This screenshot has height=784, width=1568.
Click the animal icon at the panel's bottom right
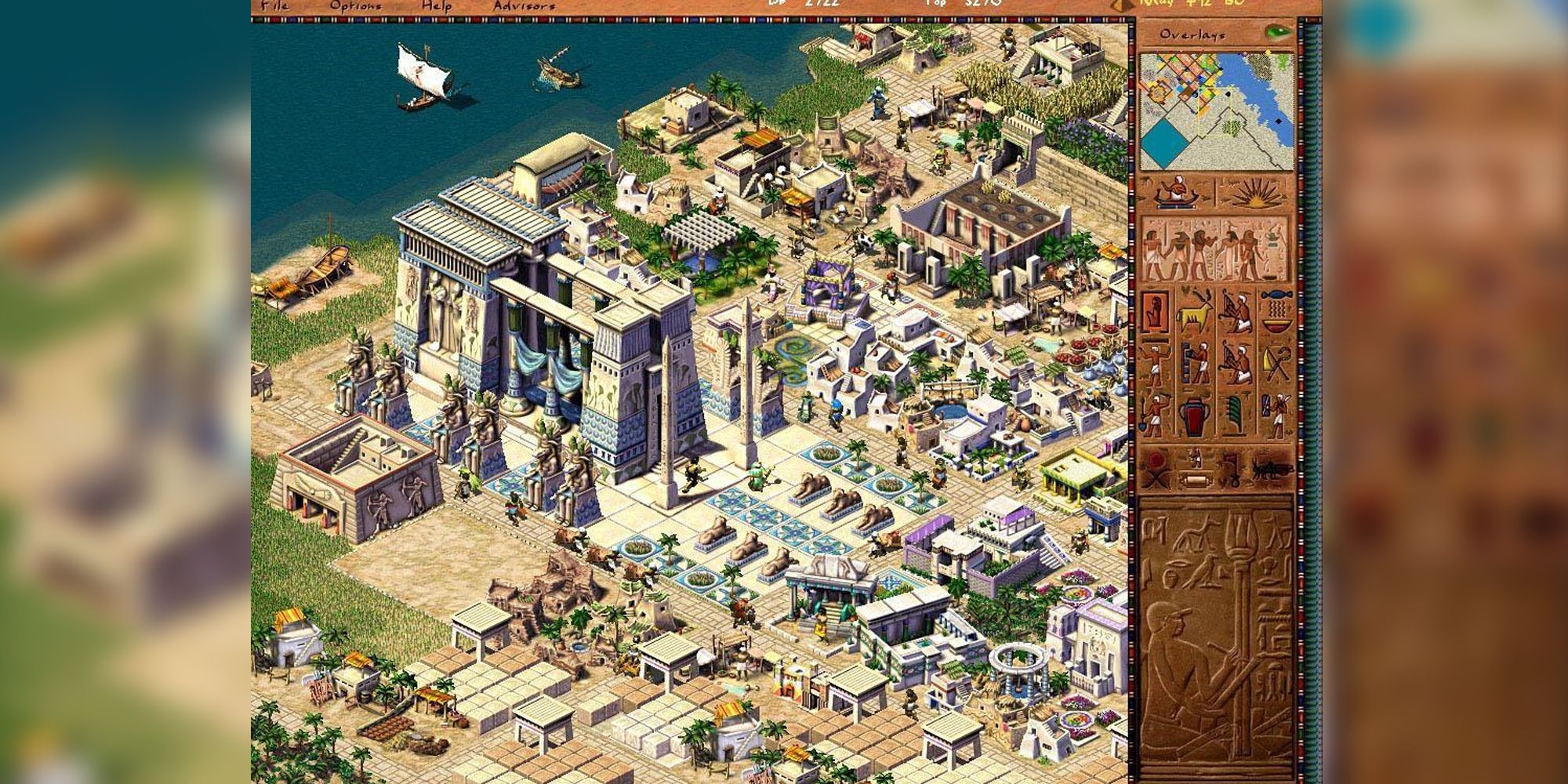1270,470
